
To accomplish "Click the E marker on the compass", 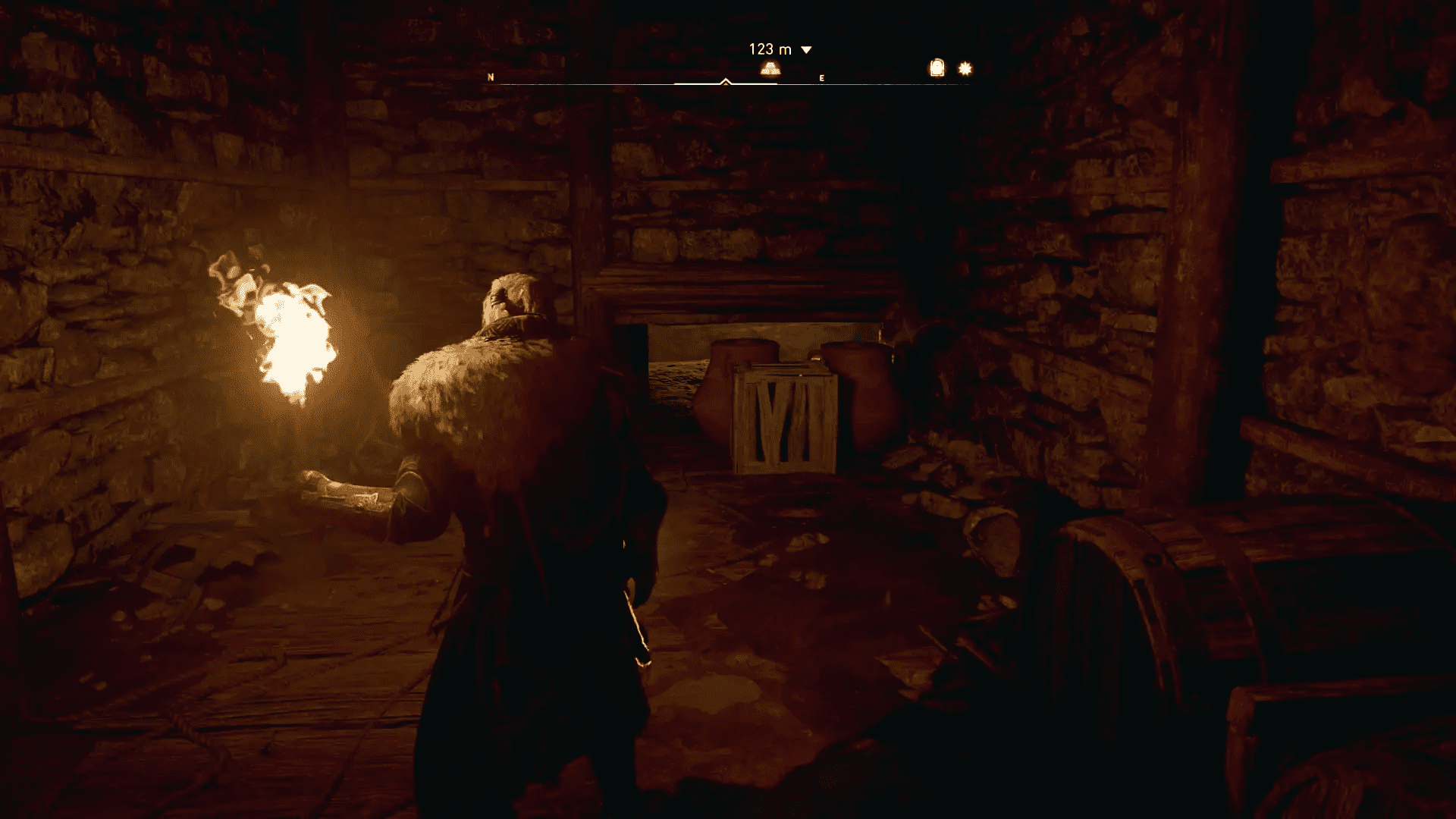I will click(821, 77).
